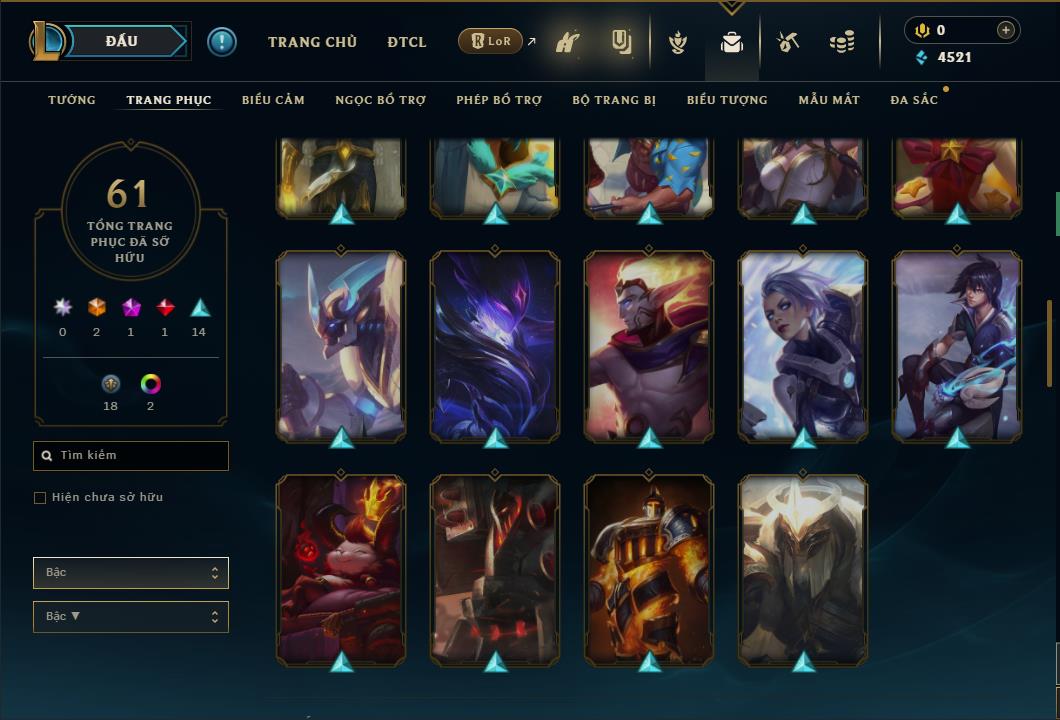
Task: Open the BIỂU CẢM emotes tab
Action: pos(273,100)
